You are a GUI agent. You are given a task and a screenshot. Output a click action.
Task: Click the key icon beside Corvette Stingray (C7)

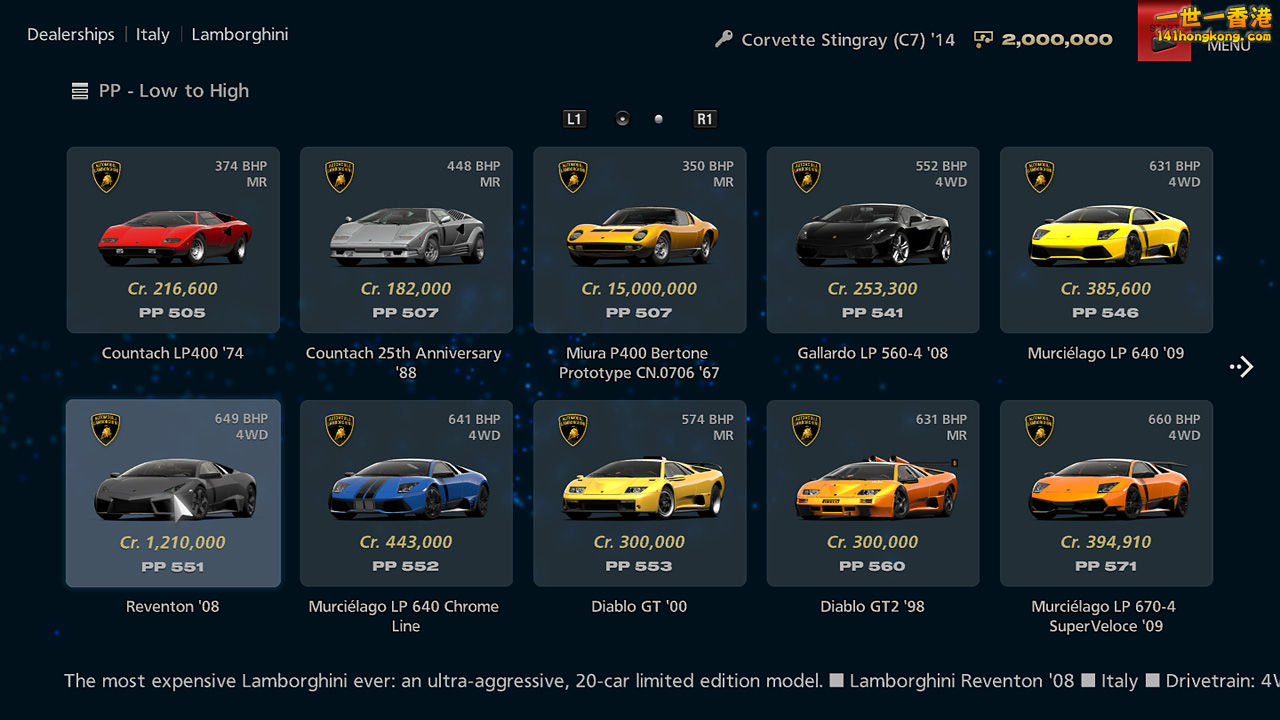click(x=723, y=39)
